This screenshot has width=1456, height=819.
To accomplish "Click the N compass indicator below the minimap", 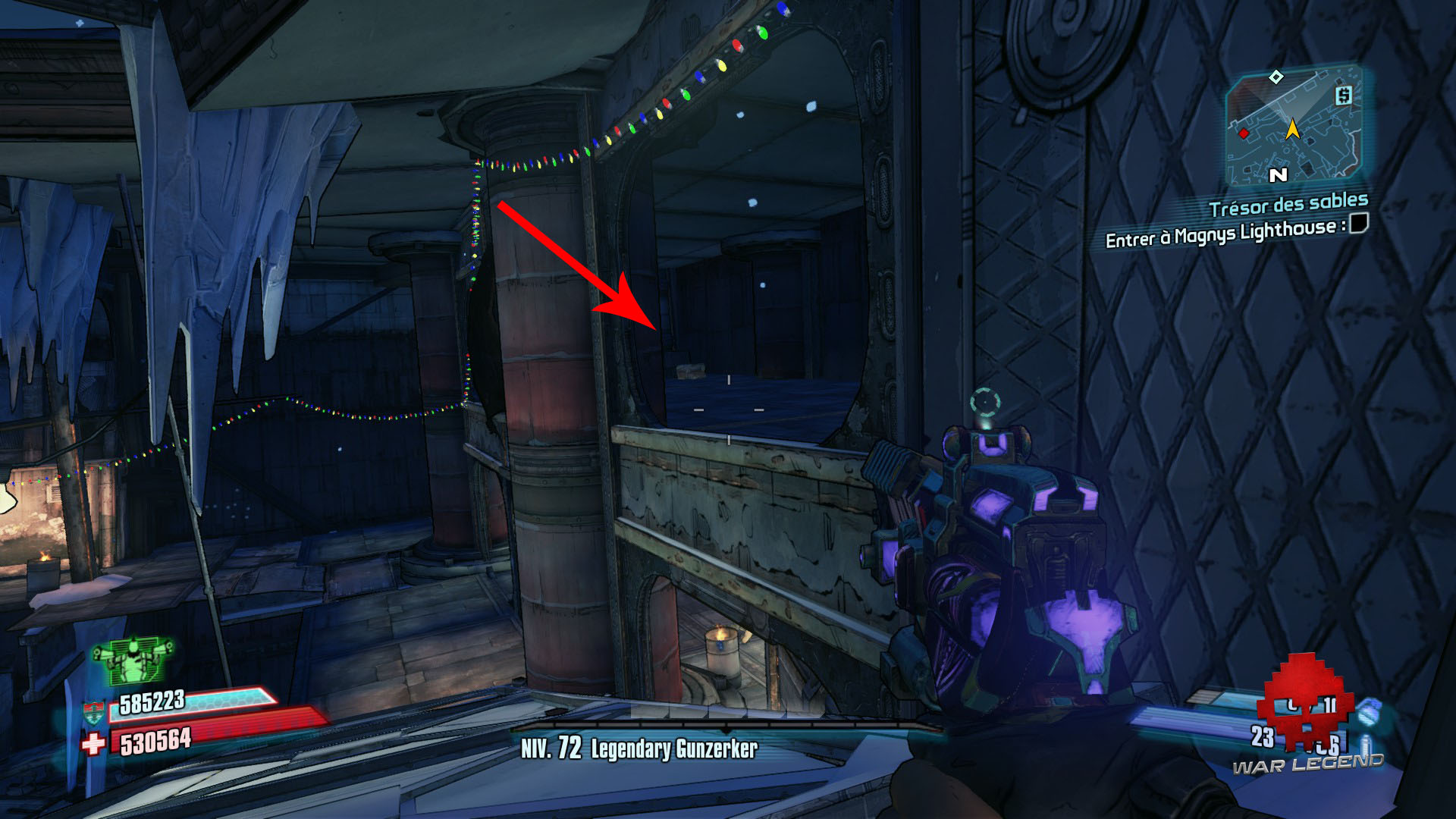I will coord(1279,174).
